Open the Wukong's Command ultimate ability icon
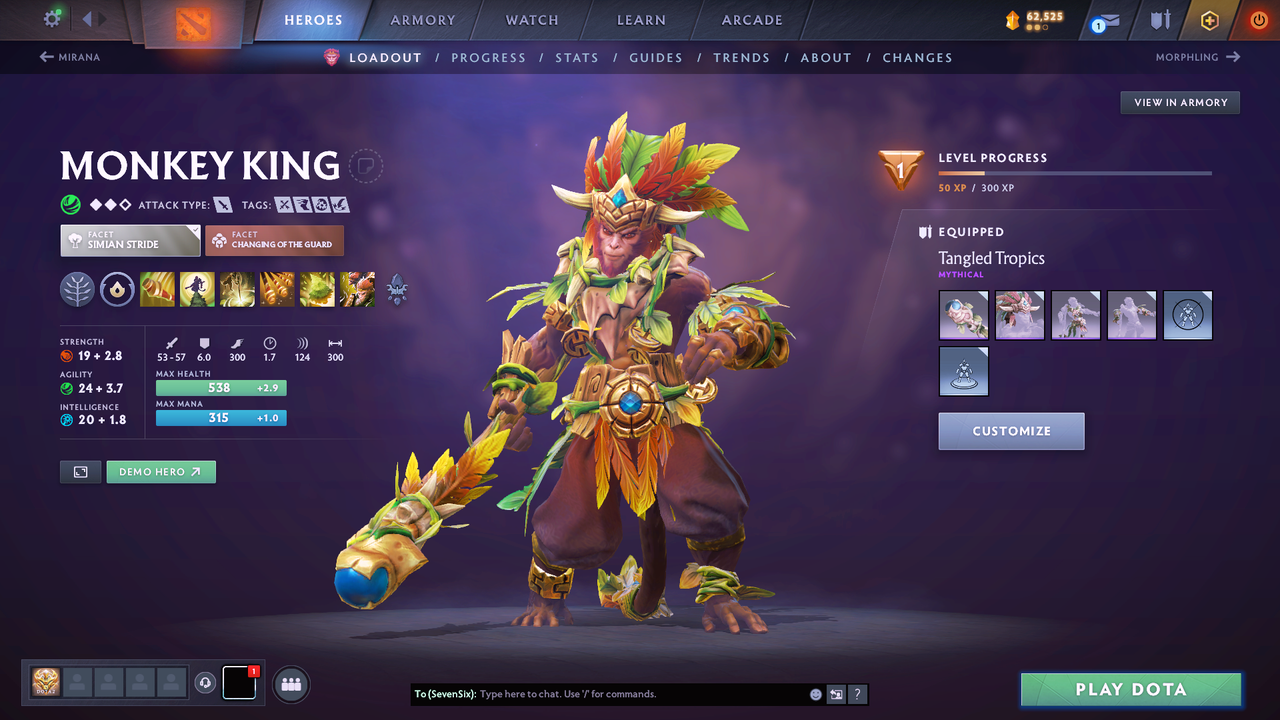 pyautogui.click(x=357, y=289)
